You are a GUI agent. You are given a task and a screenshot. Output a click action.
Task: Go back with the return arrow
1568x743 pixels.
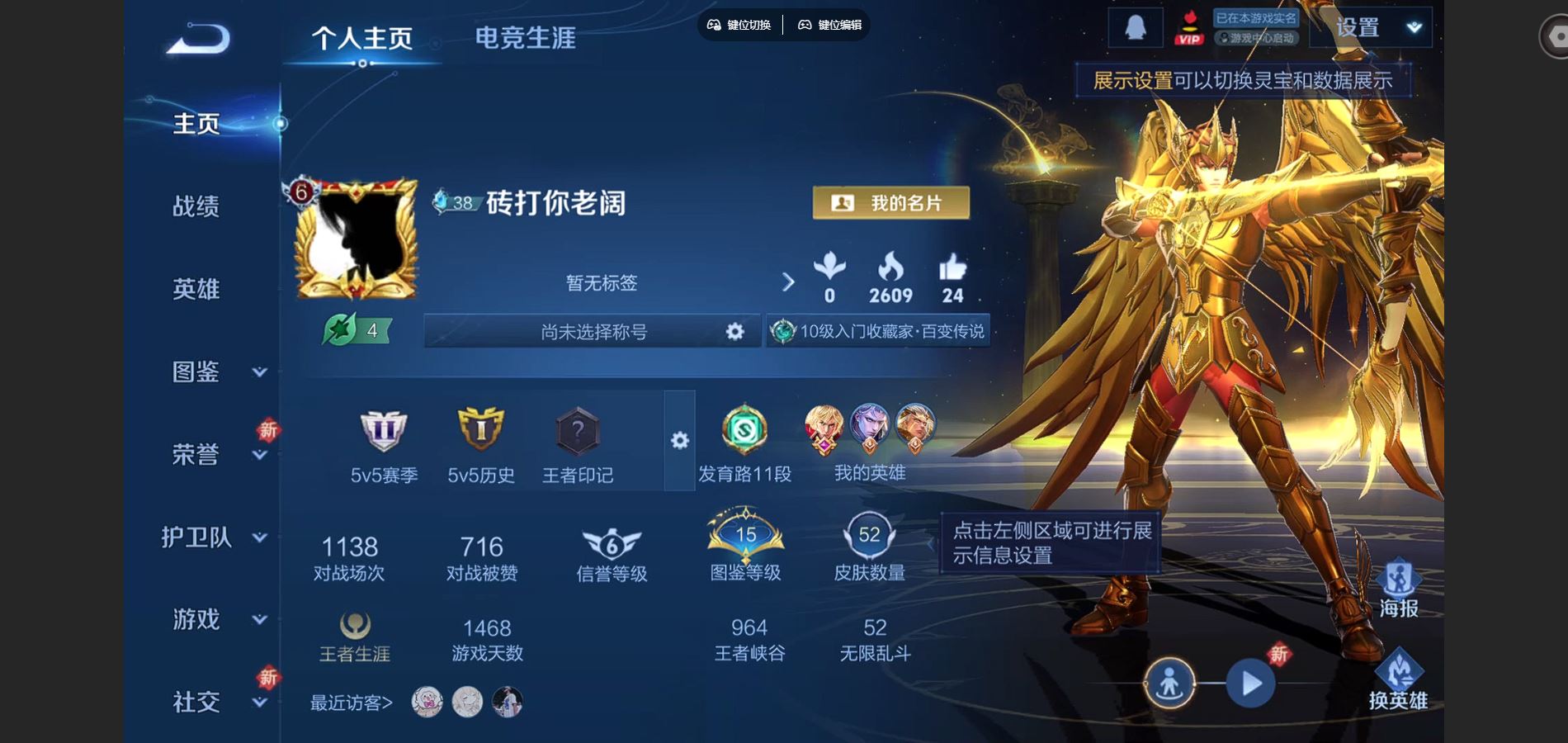(x=198, y=39)
